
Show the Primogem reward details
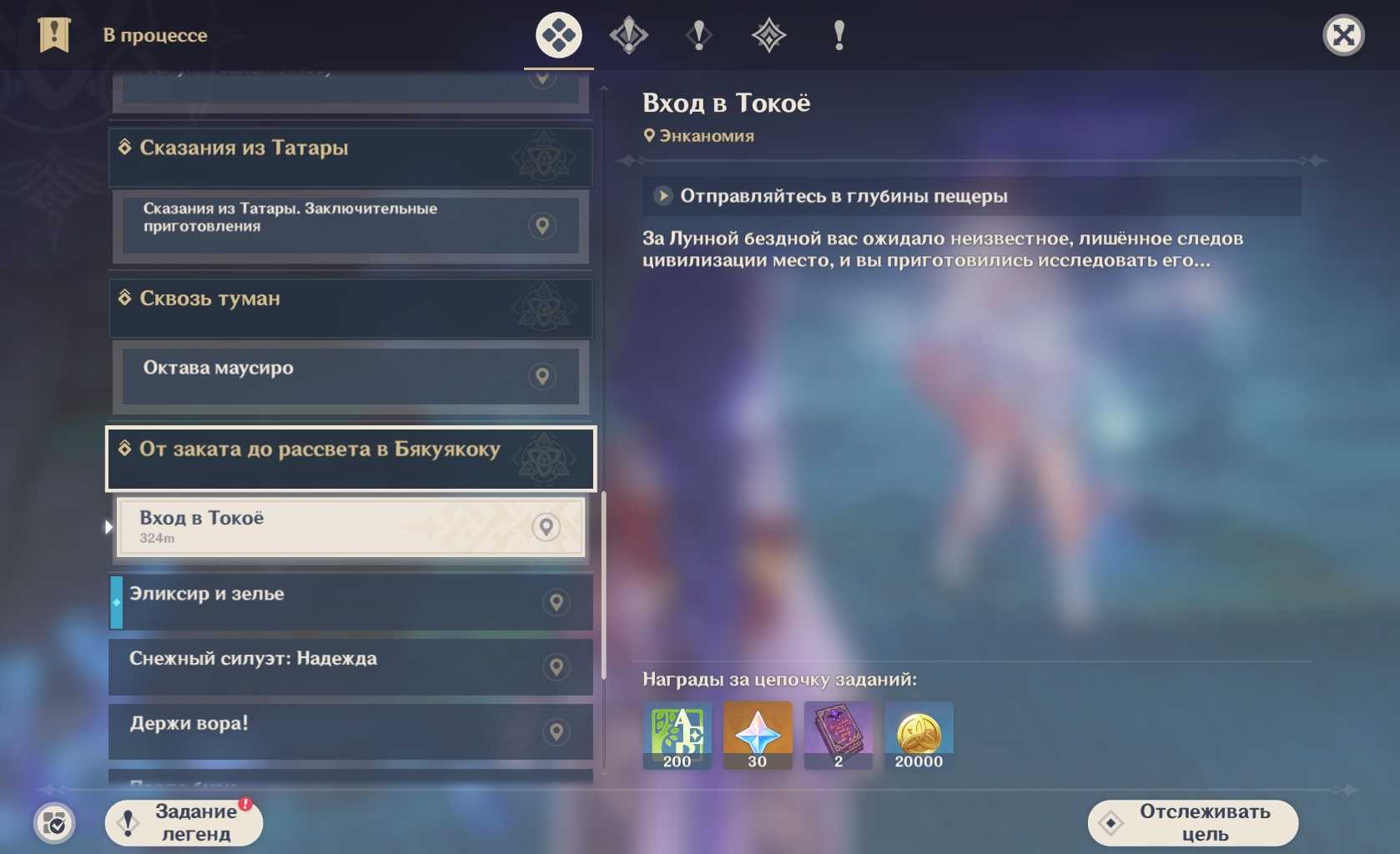click(x=757, y=735)
